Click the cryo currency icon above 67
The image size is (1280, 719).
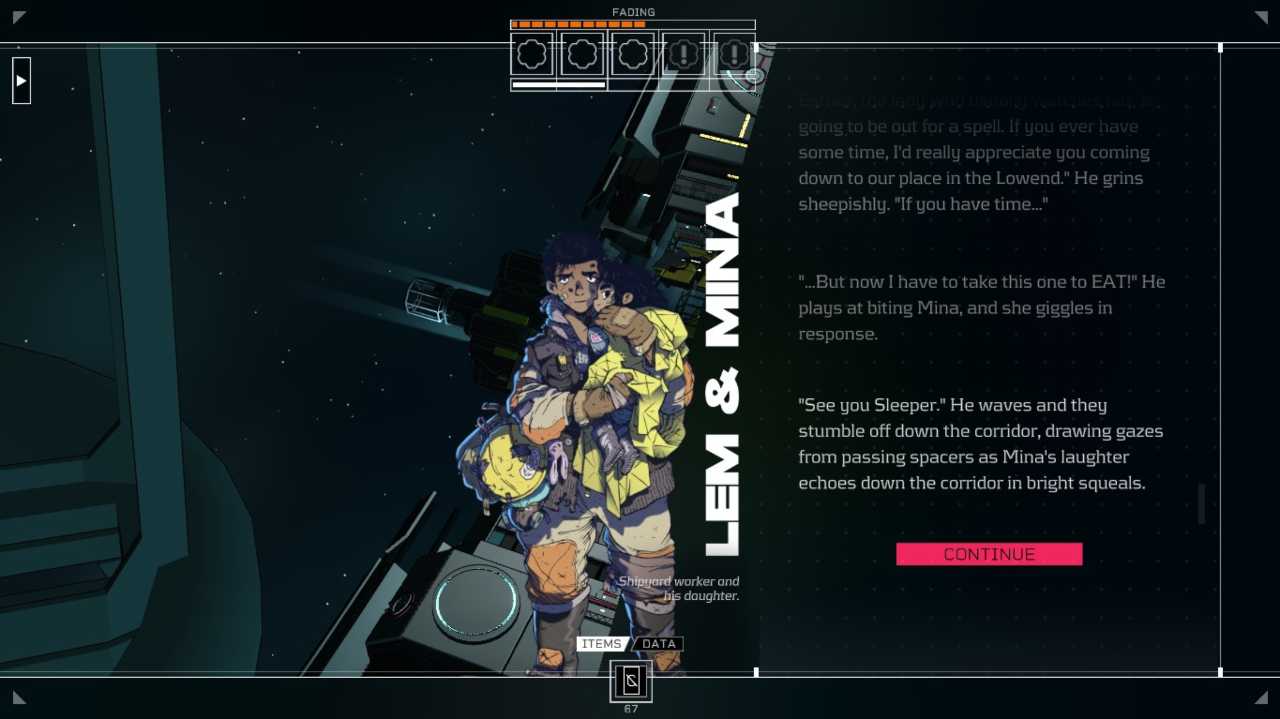[631, 681]
